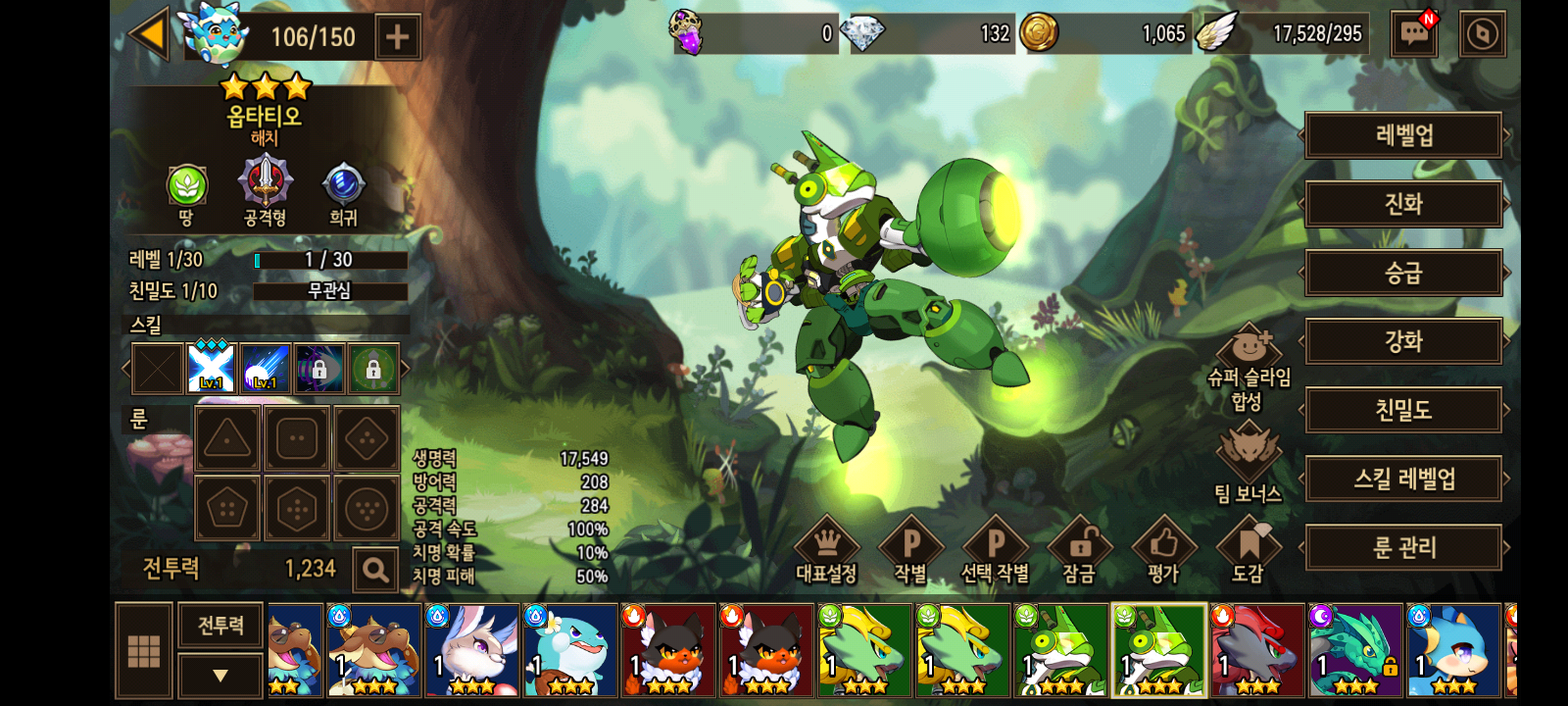Go back with the orange arrow
This screenshot has width=1568, height=706.
pyautogui.click(x=149, y=35)
